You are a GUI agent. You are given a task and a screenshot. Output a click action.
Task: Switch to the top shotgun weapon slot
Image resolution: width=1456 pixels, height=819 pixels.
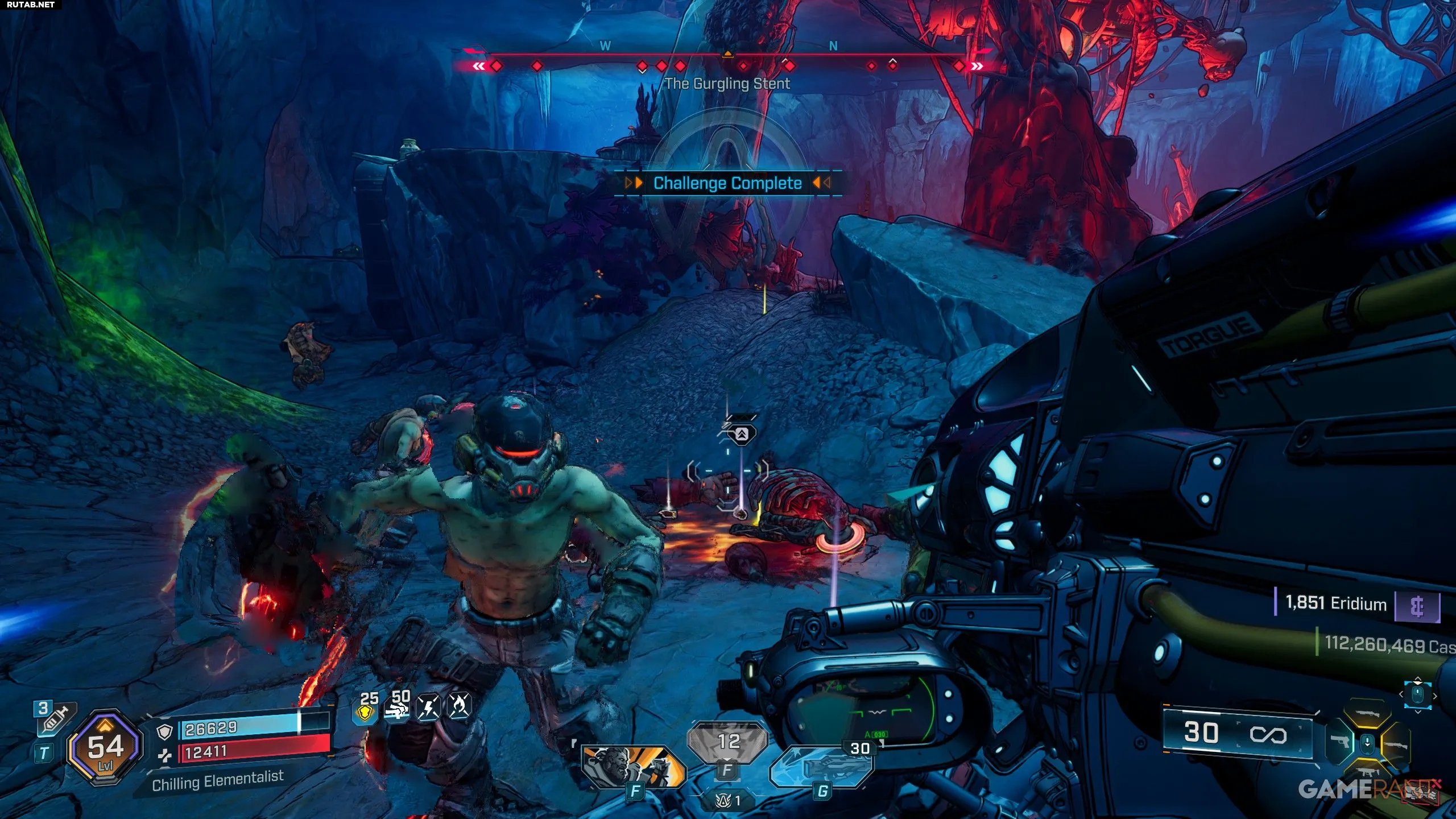1368,714
